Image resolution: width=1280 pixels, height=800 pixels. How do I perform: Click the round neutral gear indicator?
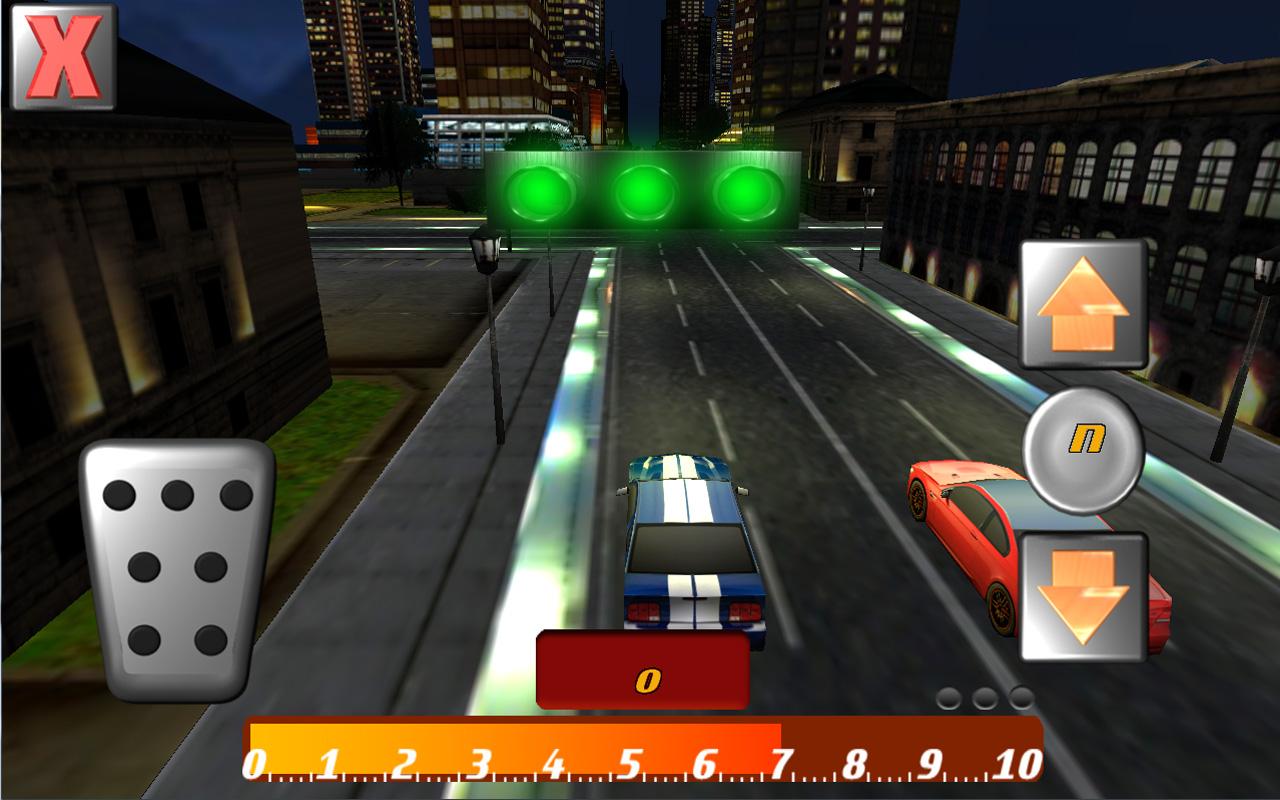[x=1083, y=450]
